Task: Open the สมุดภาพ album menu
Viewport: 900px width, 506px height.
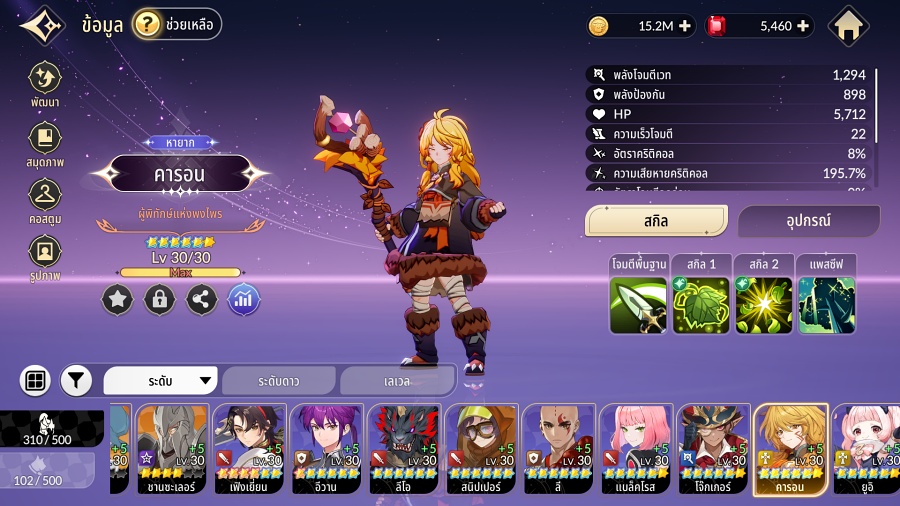Action: pyautogui.click(x=44, y=143)
